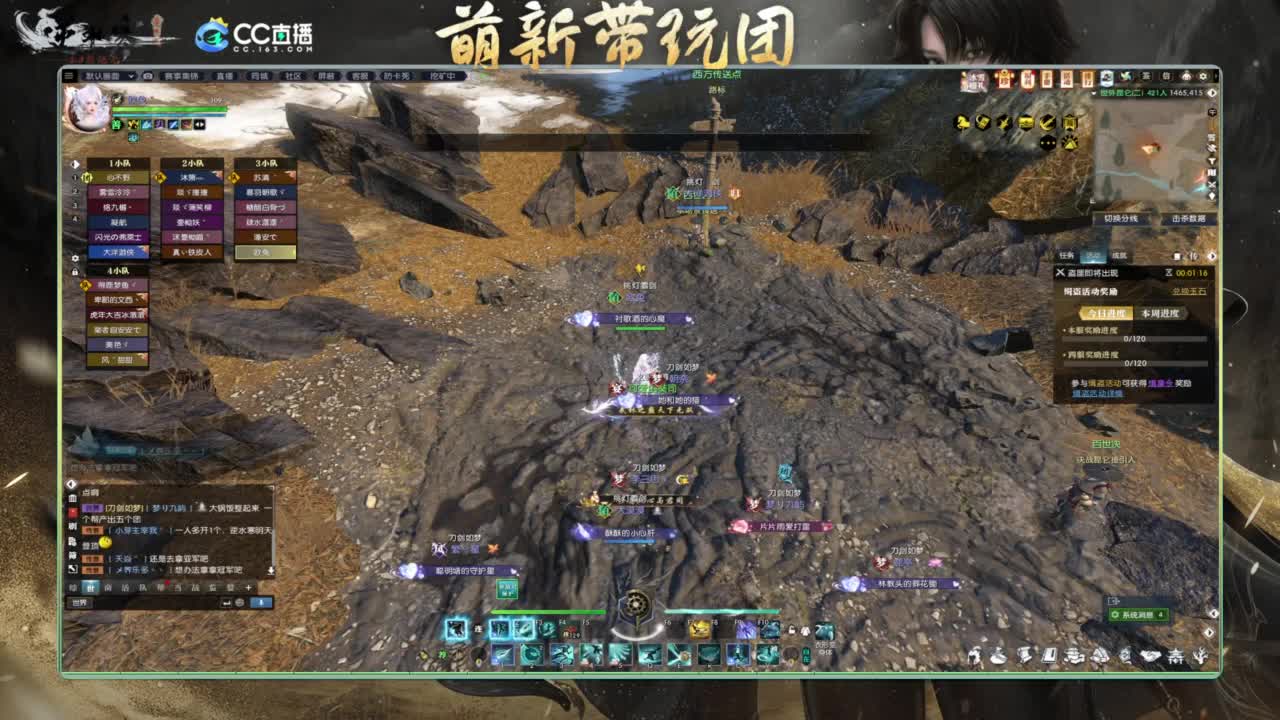Viewport: 1280px width, 720px height.
Task: Switch to the 活动 tab in the right panel
Action: click(x=1094, y=254)
